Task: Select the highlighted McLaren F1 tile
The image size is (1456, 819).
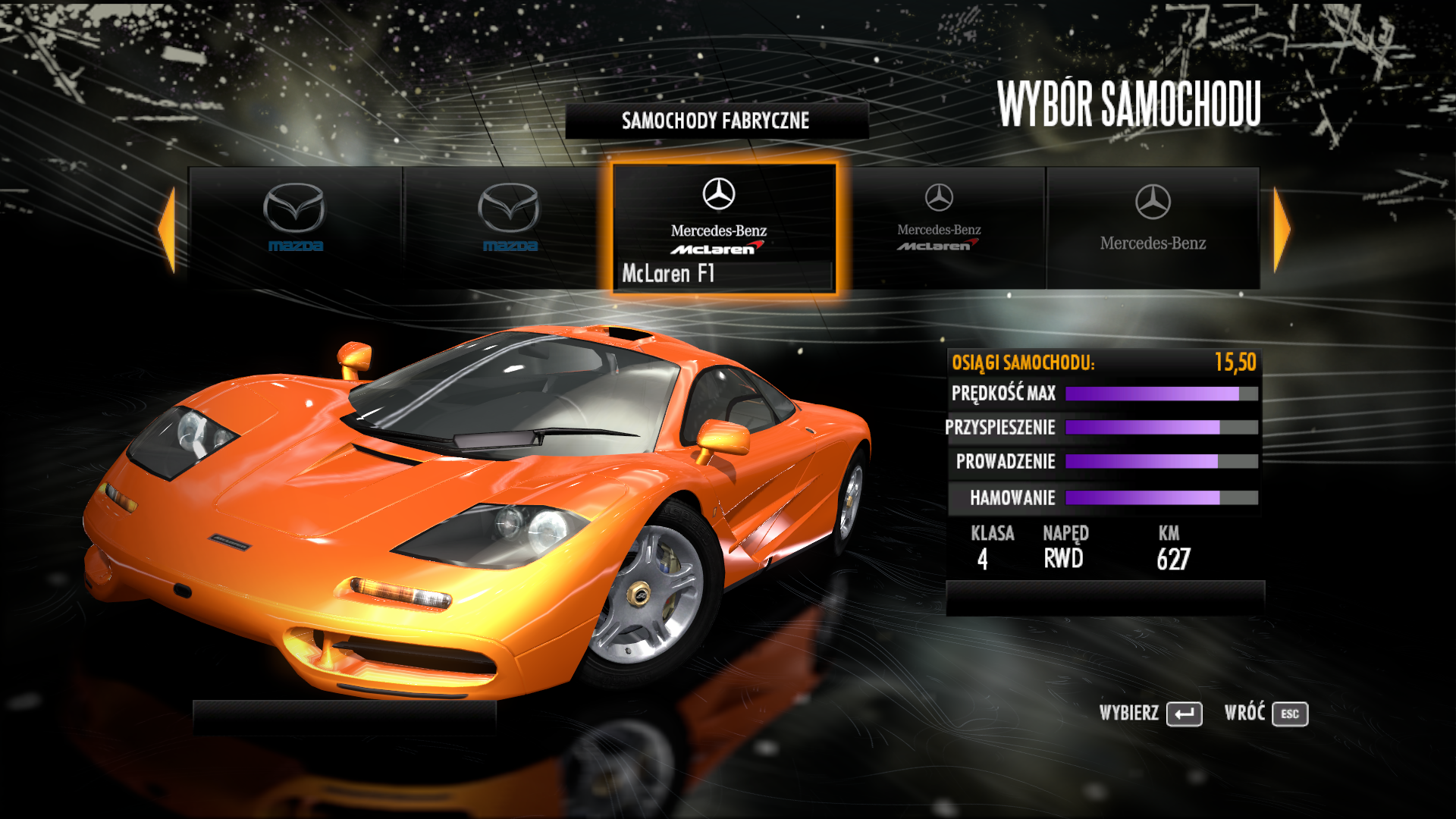Action: 723,227
